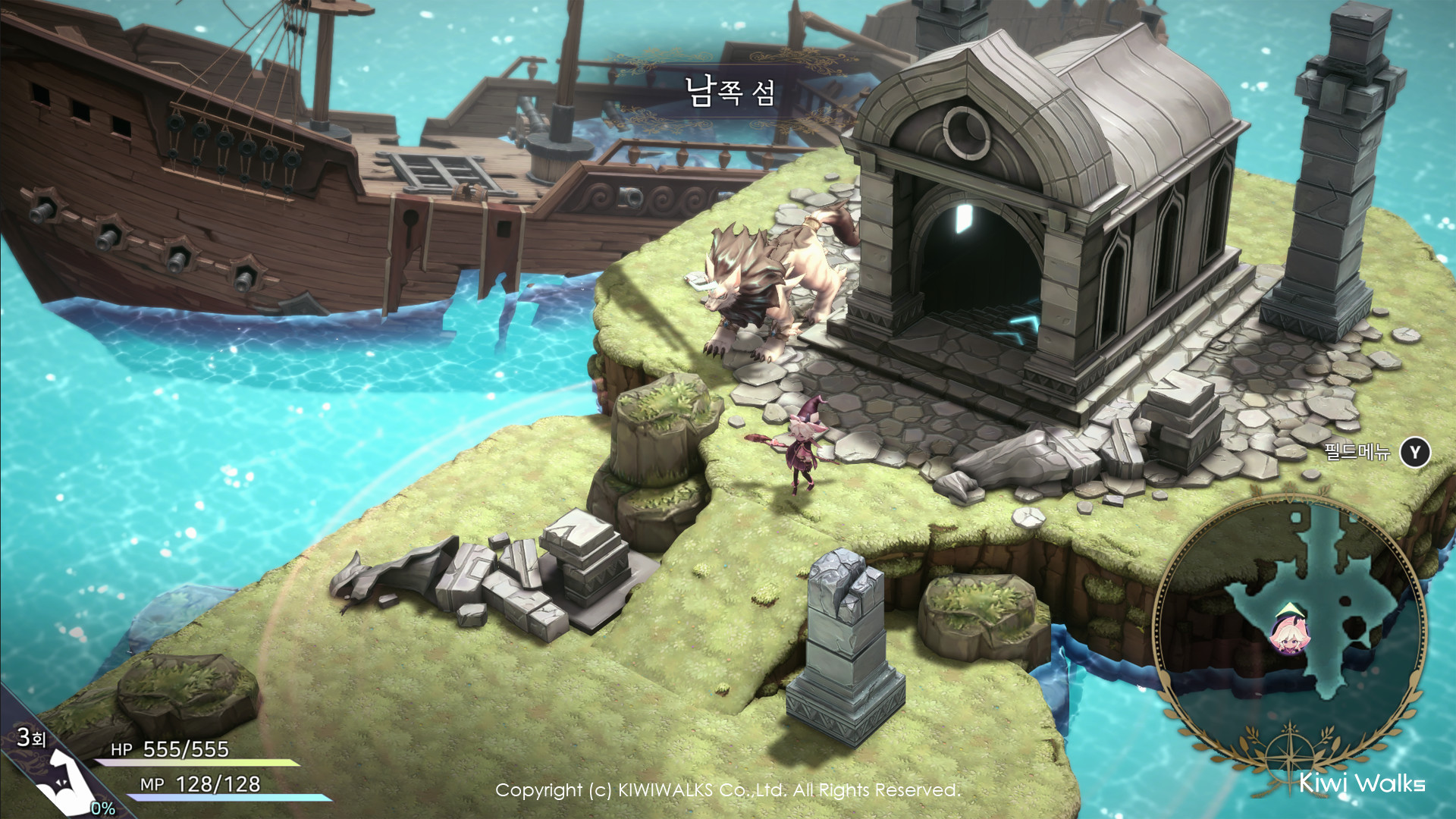1456x819 pixels.
Task: Select the player portrait on the minimap
Action: (1290, 631)
